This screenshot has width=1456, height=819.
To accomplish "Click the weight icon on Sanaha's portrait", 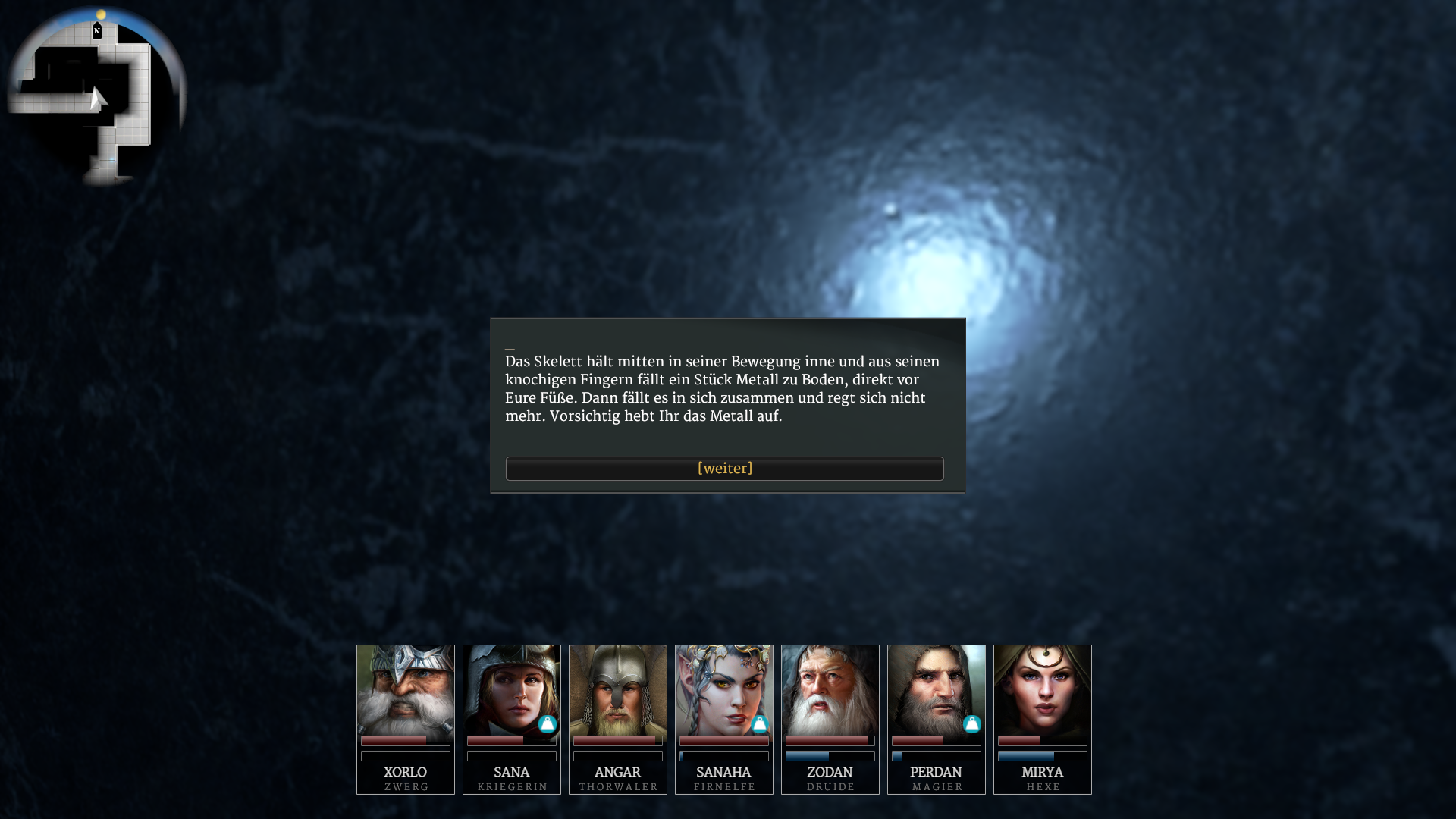I will point(760,724).
